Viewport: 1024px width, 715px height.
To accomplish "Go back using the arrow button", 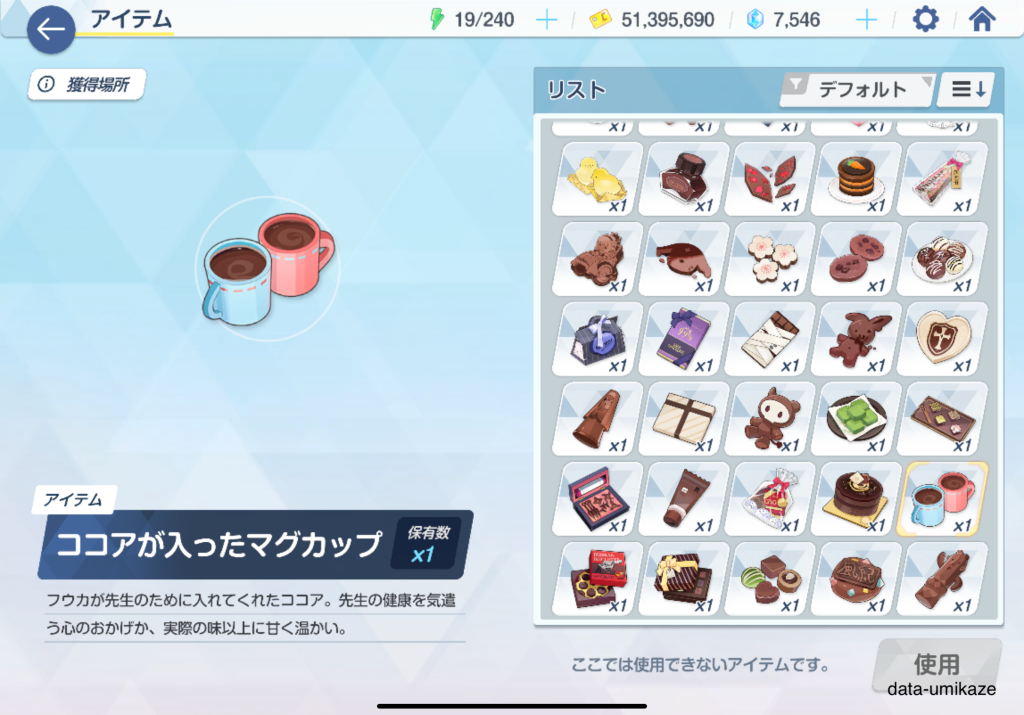I will point(50,29).
